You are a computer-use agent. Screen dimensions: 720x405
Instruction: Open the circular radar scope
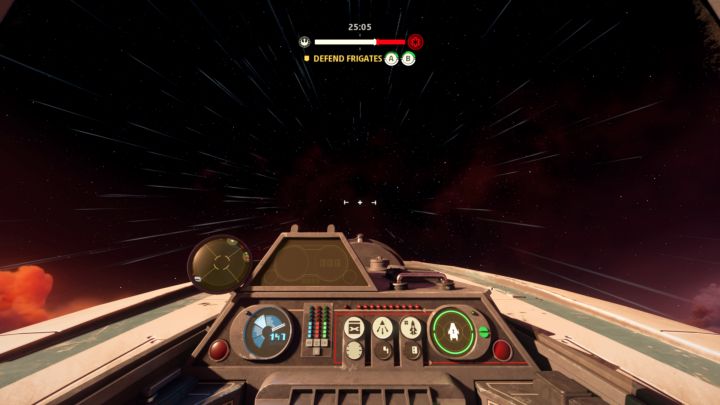[x=220, y=264]
